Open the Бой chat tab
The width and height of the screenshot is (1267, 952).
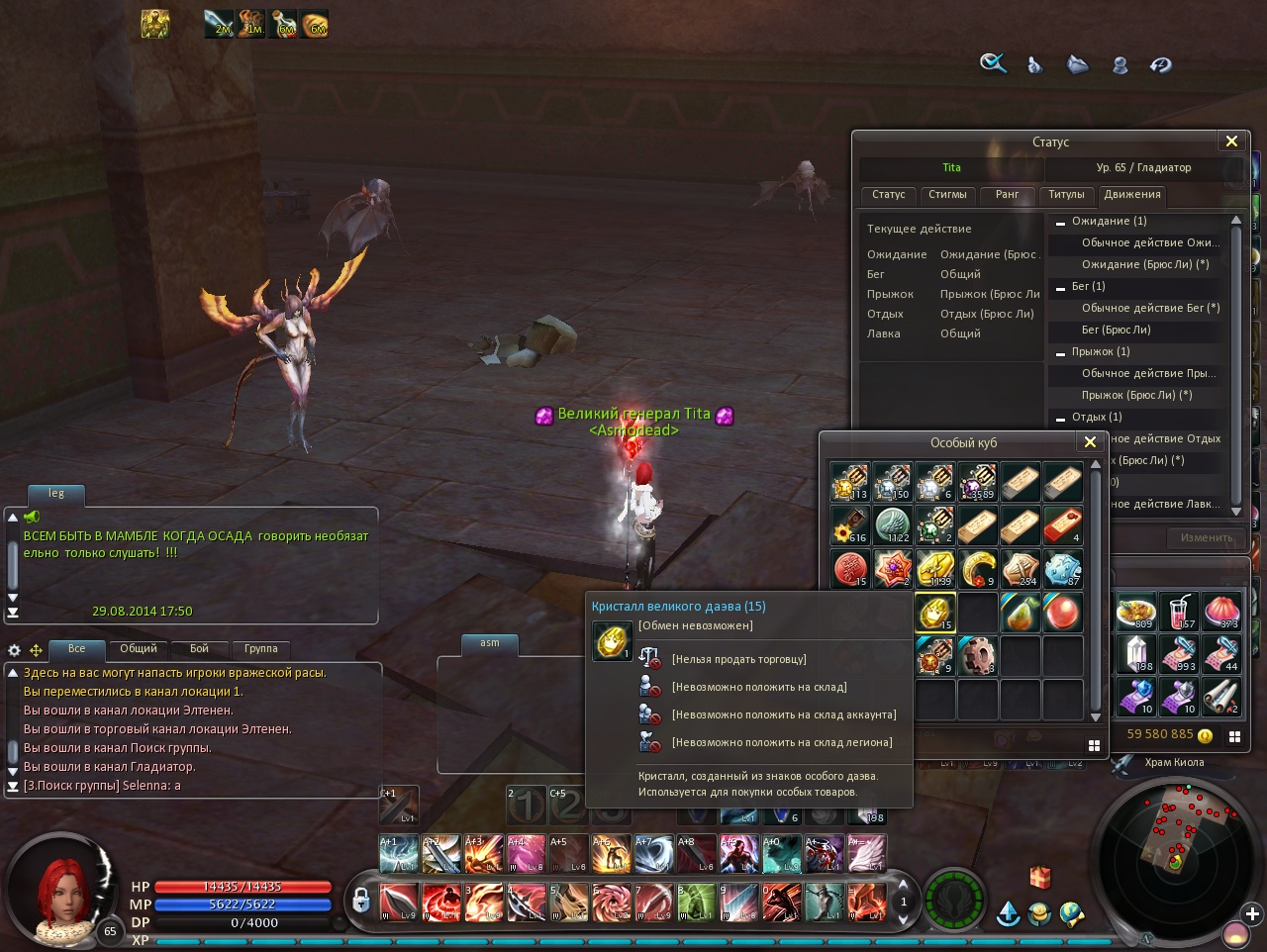pyautogui.click(x=199, y=649)
